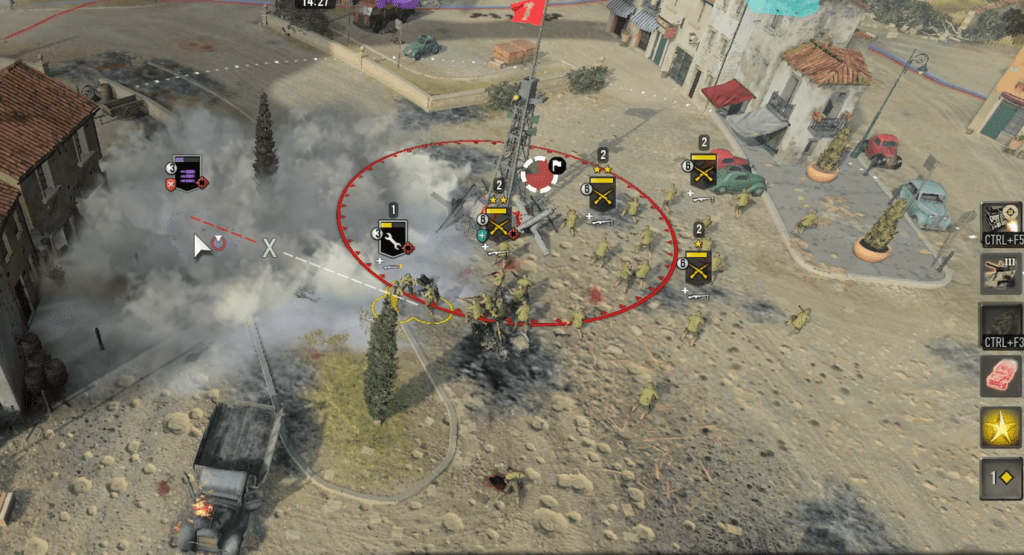Select the tank building shortcut icon
Viewport: 1024px width, 555px height.
pos(1000,272)
